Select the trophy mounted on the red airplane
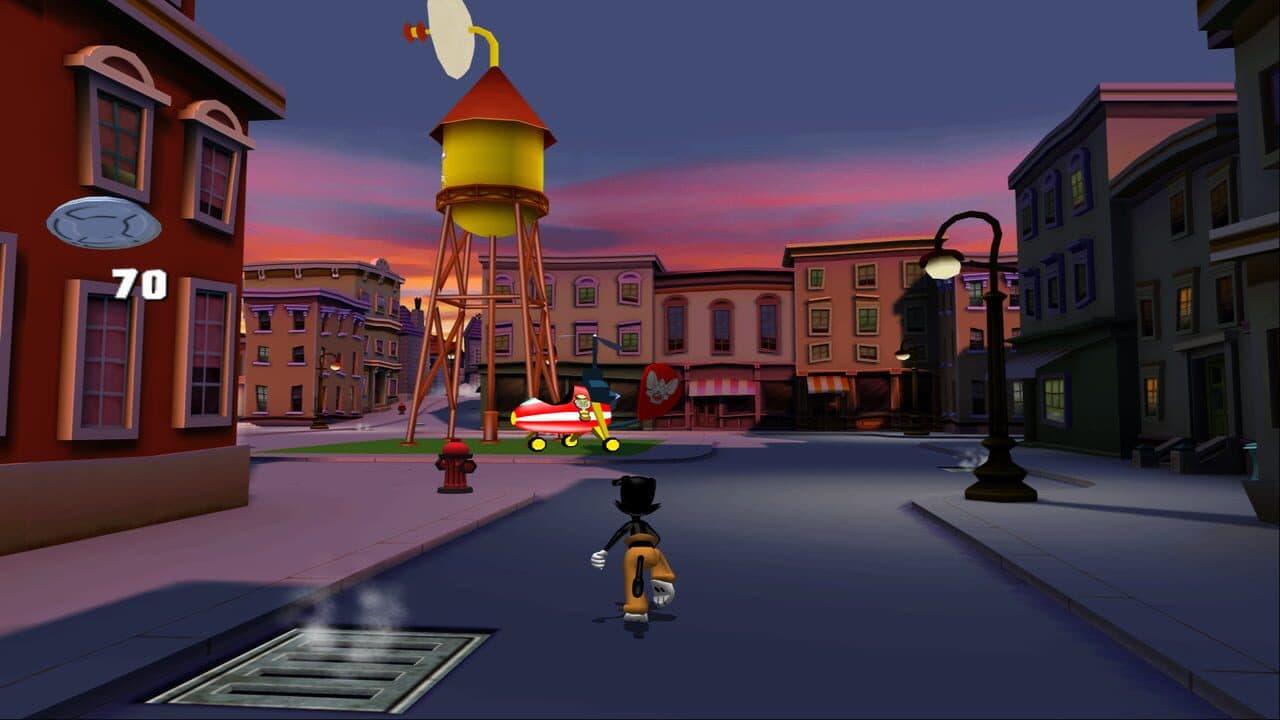This screenshot has width=1280, height=720. click(582, 405)
